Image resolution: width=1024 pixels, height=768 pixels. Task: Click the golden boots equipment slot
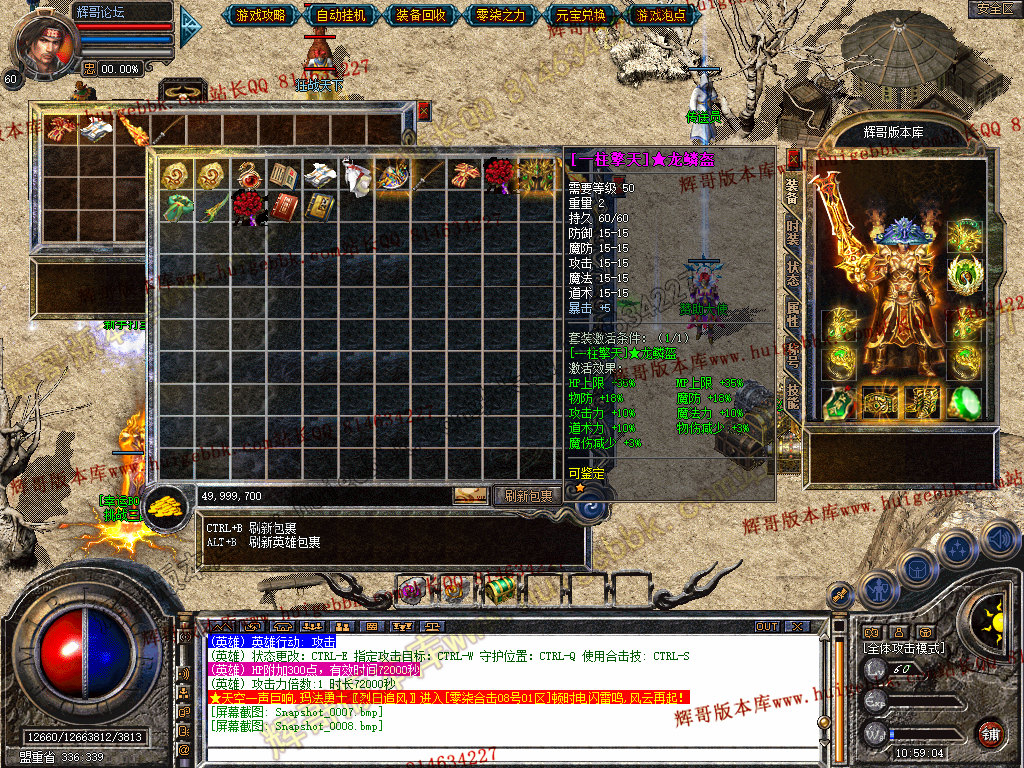coord(922,402)
